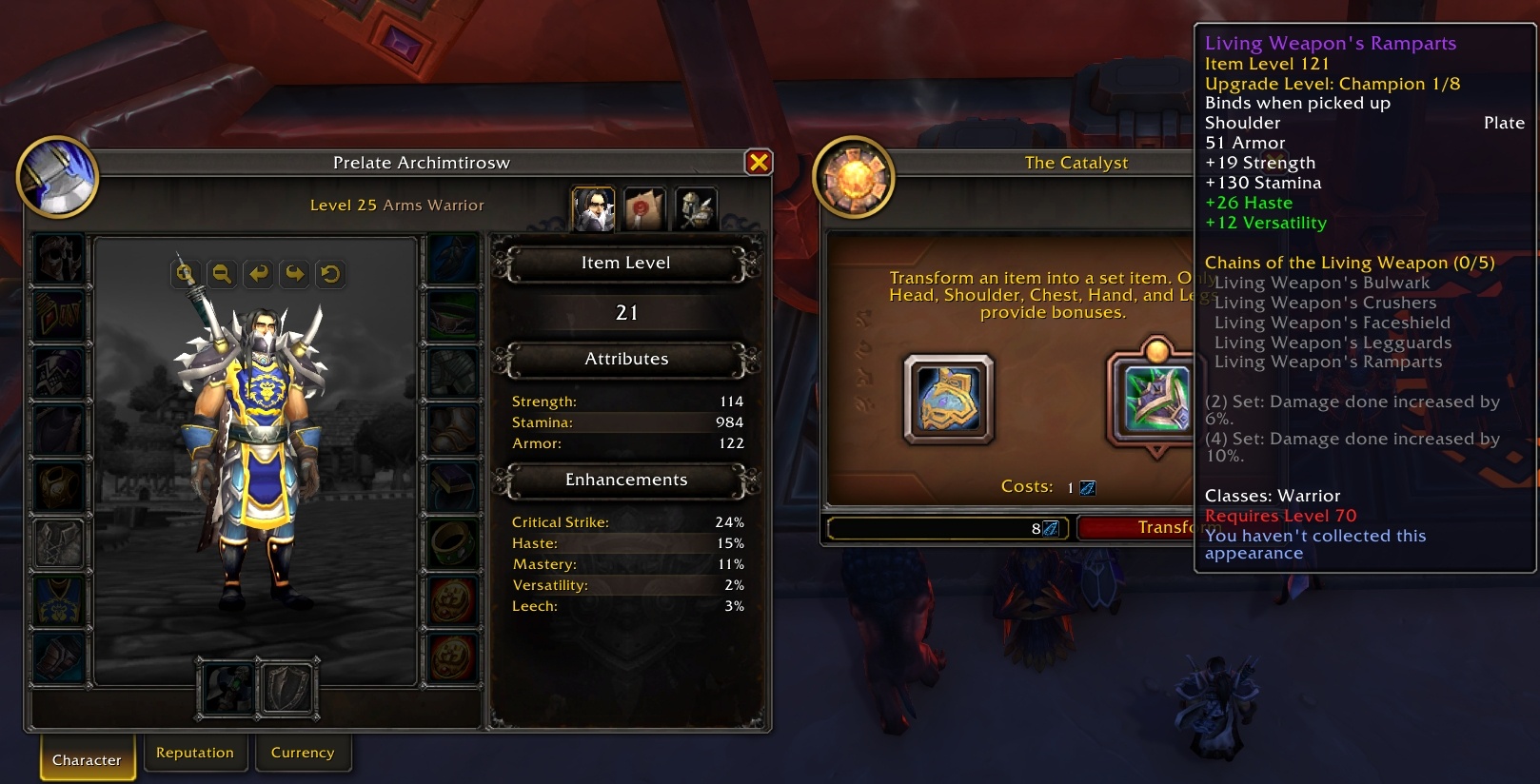Viewport: 1540px width, 784px height.
Task: Open the Currency tab
Action: click(x=303, y=753)
